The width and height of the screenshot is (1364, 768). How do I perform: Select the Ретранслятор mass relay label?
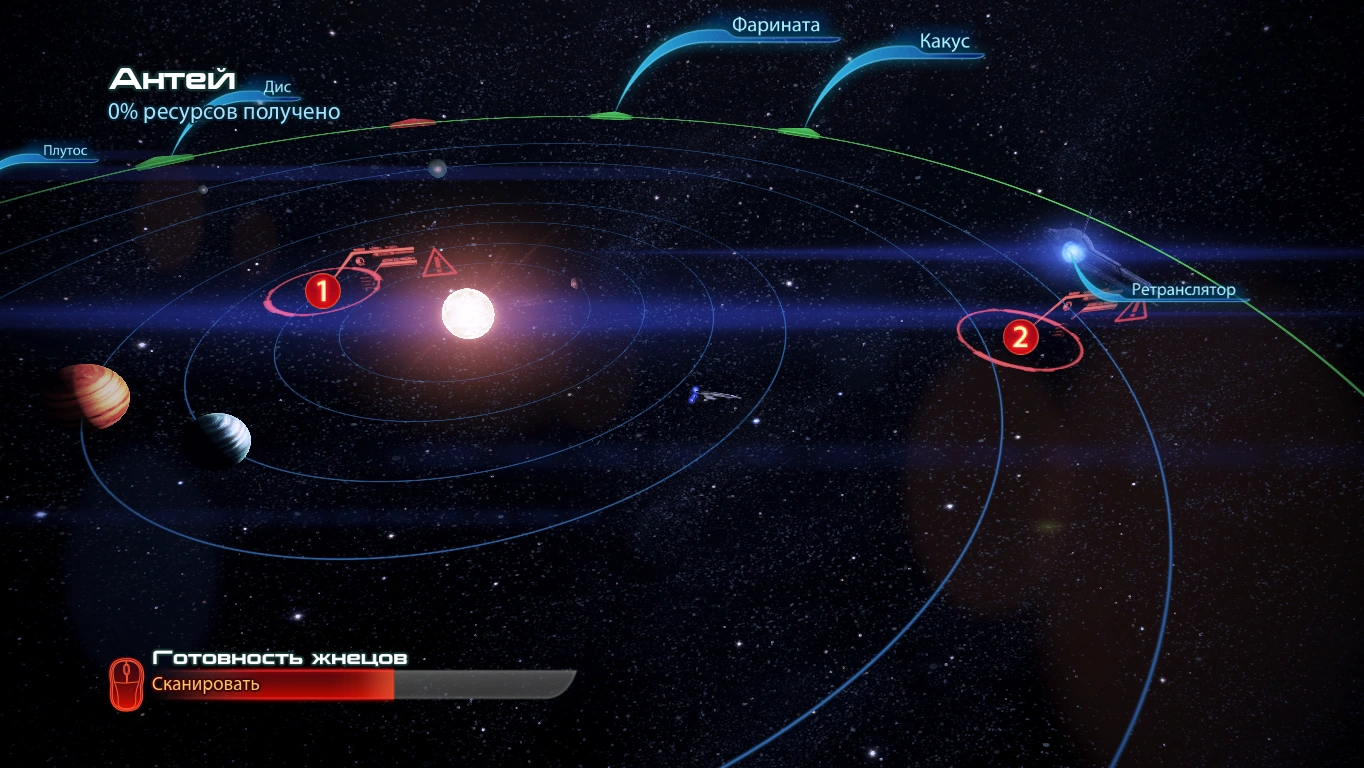1183,290
